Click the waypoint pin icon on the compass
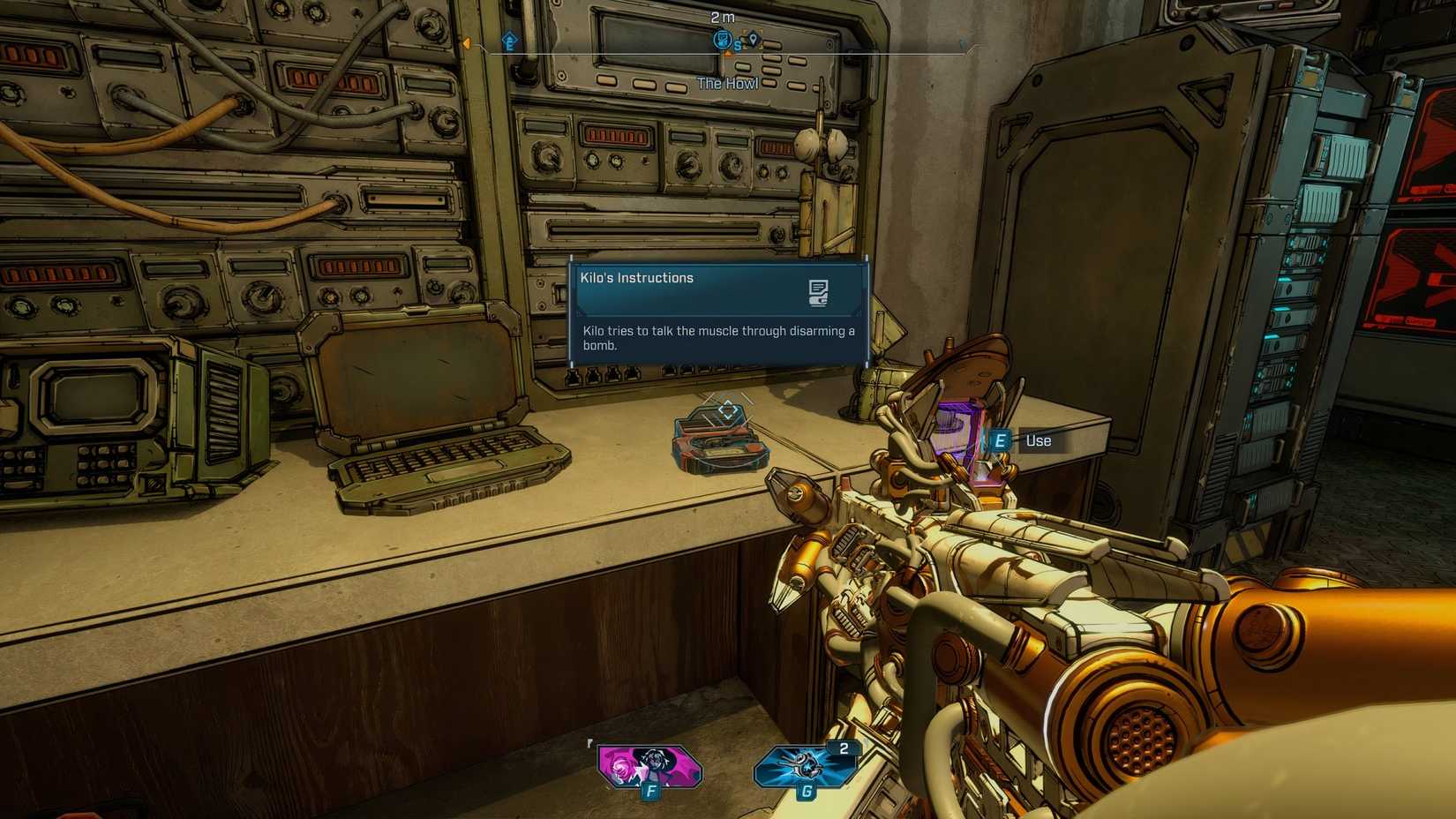The height and width of the screenshot is (819, 1456). 754,40
